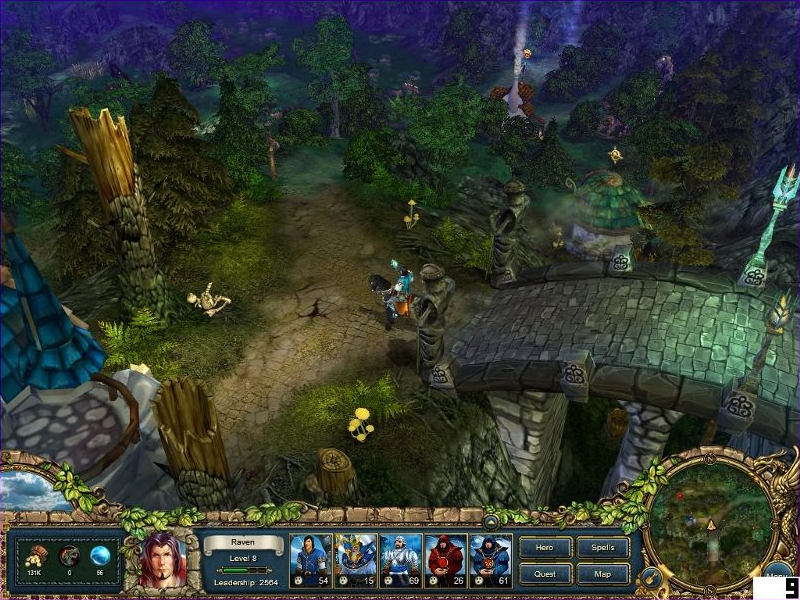
Task: Open the Spells book
Action: tap(603, 548)
